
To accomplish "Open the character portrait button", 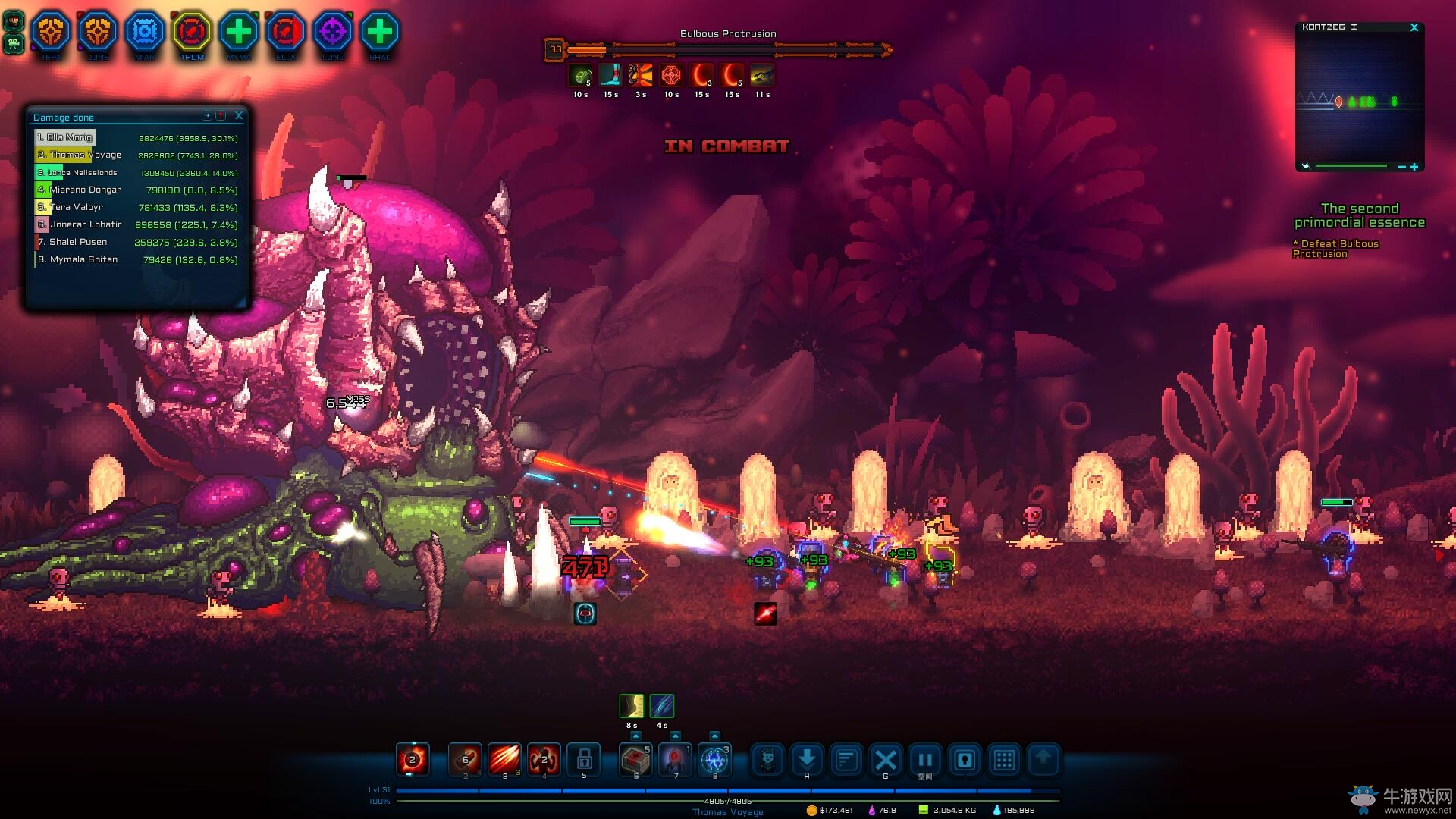I will tap(767, 760).
